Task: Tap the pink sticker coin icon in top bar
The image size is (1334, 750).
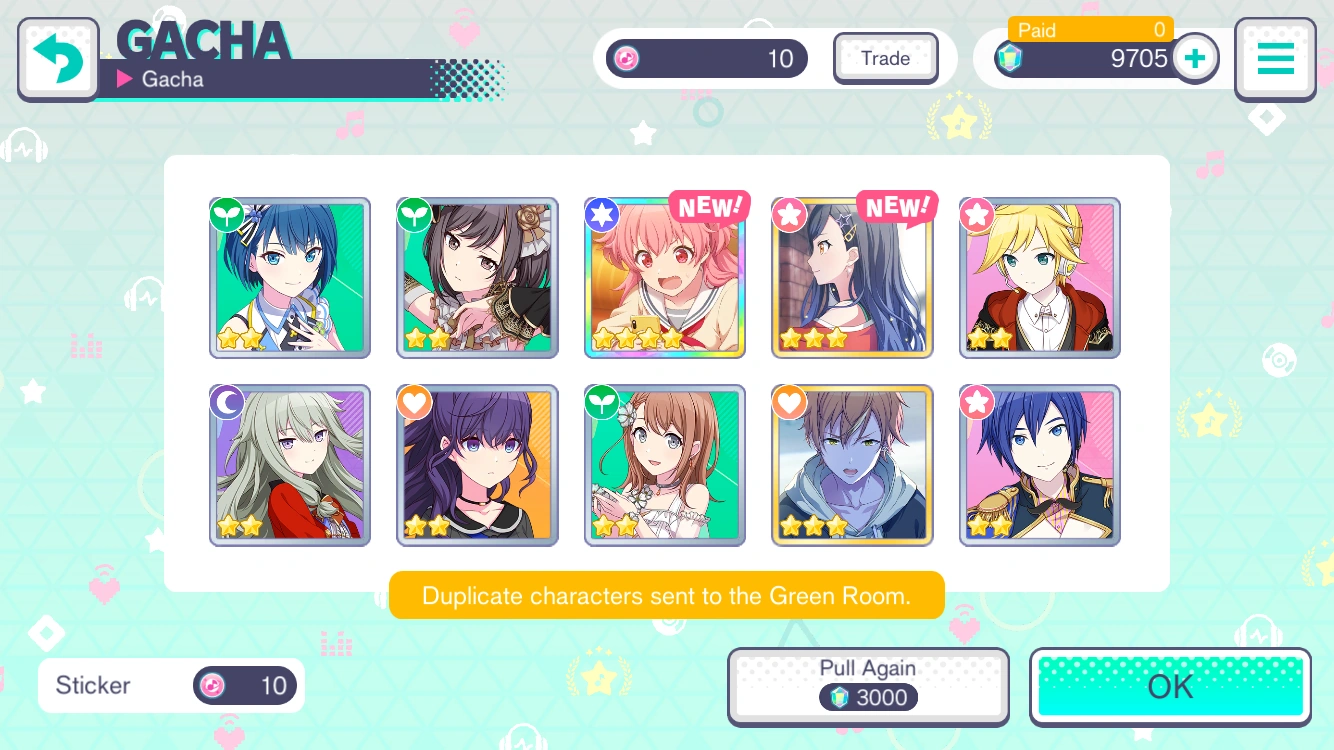Action: 625,58
